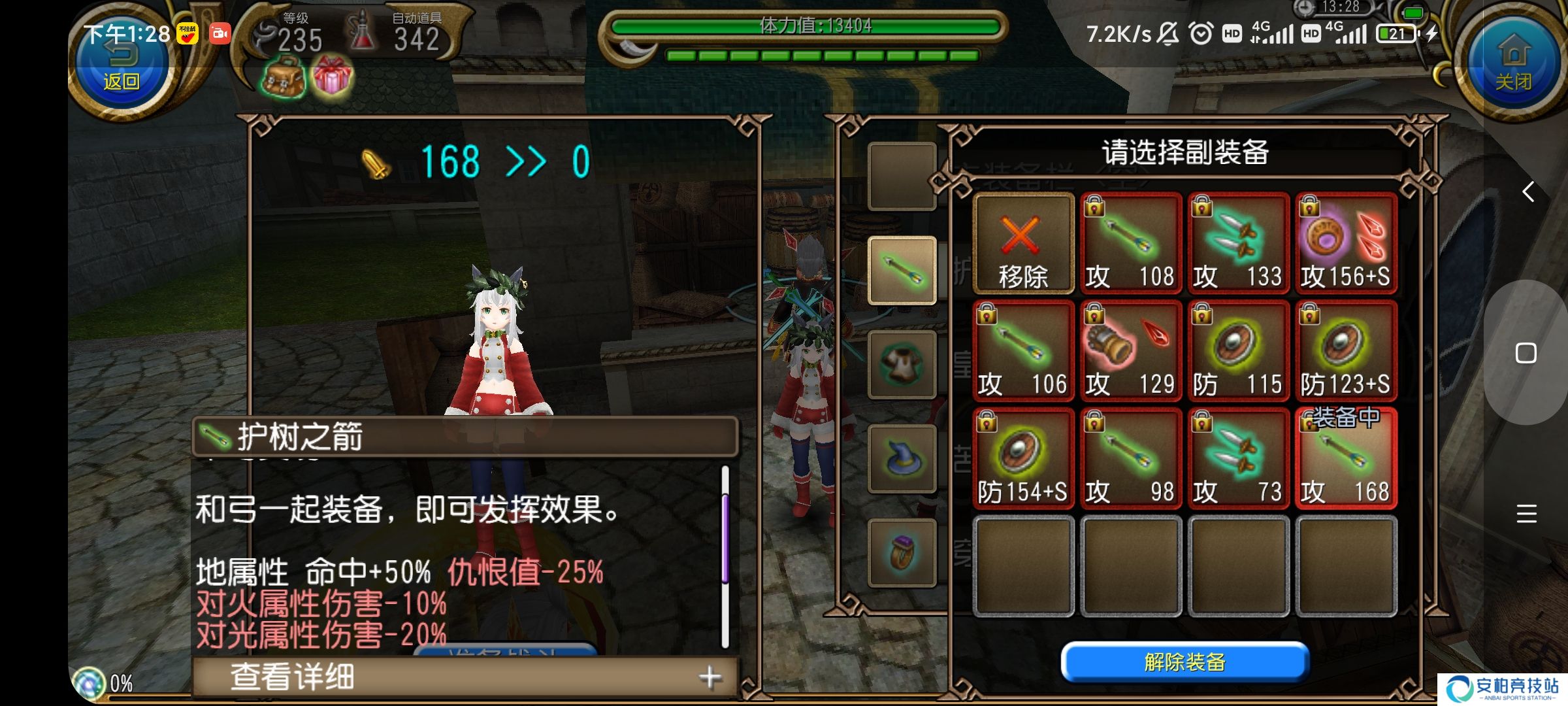Select the ring item 攻156+S
The width and height of the screenshot is (1568, 706).
coord(1346,243)
